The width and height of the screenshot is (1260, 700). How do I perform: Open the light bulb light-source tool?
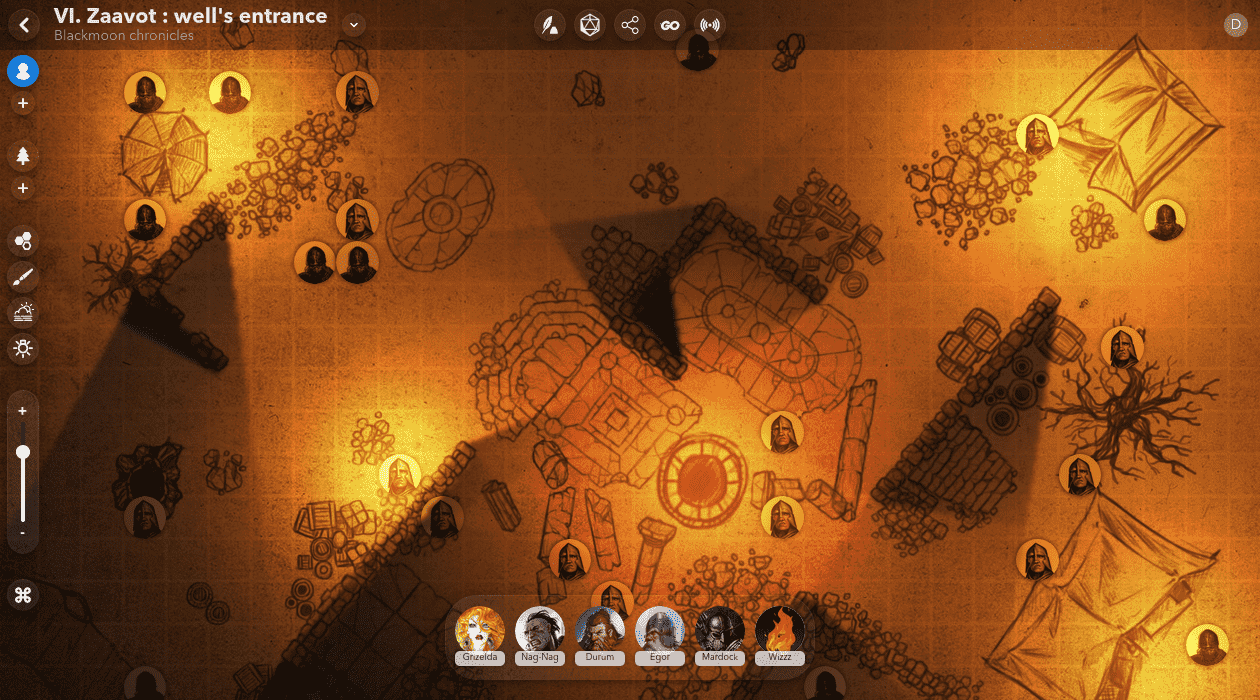point(23,348)
